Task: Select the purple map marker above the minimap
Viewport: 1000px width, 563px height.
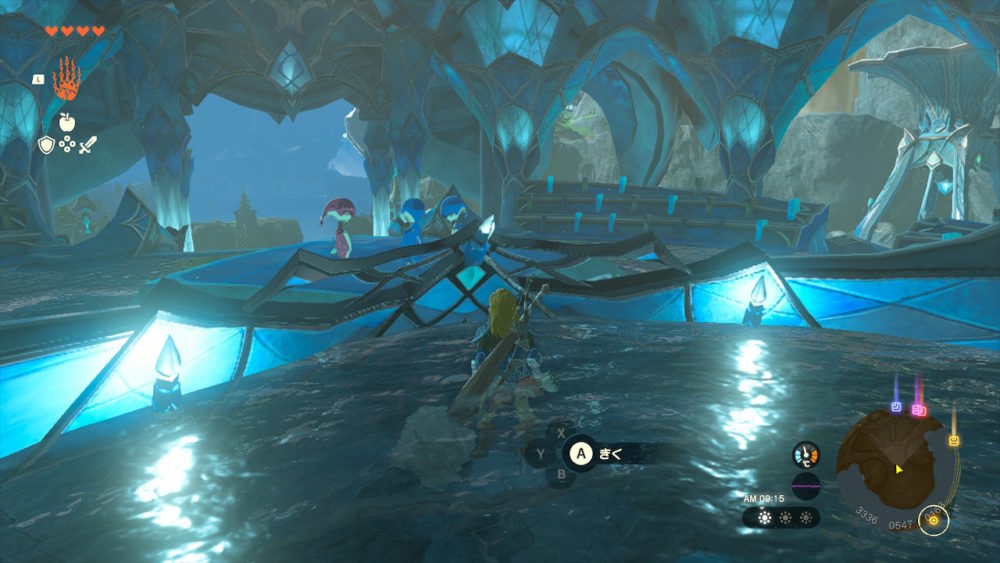Action: click(898, 408)
